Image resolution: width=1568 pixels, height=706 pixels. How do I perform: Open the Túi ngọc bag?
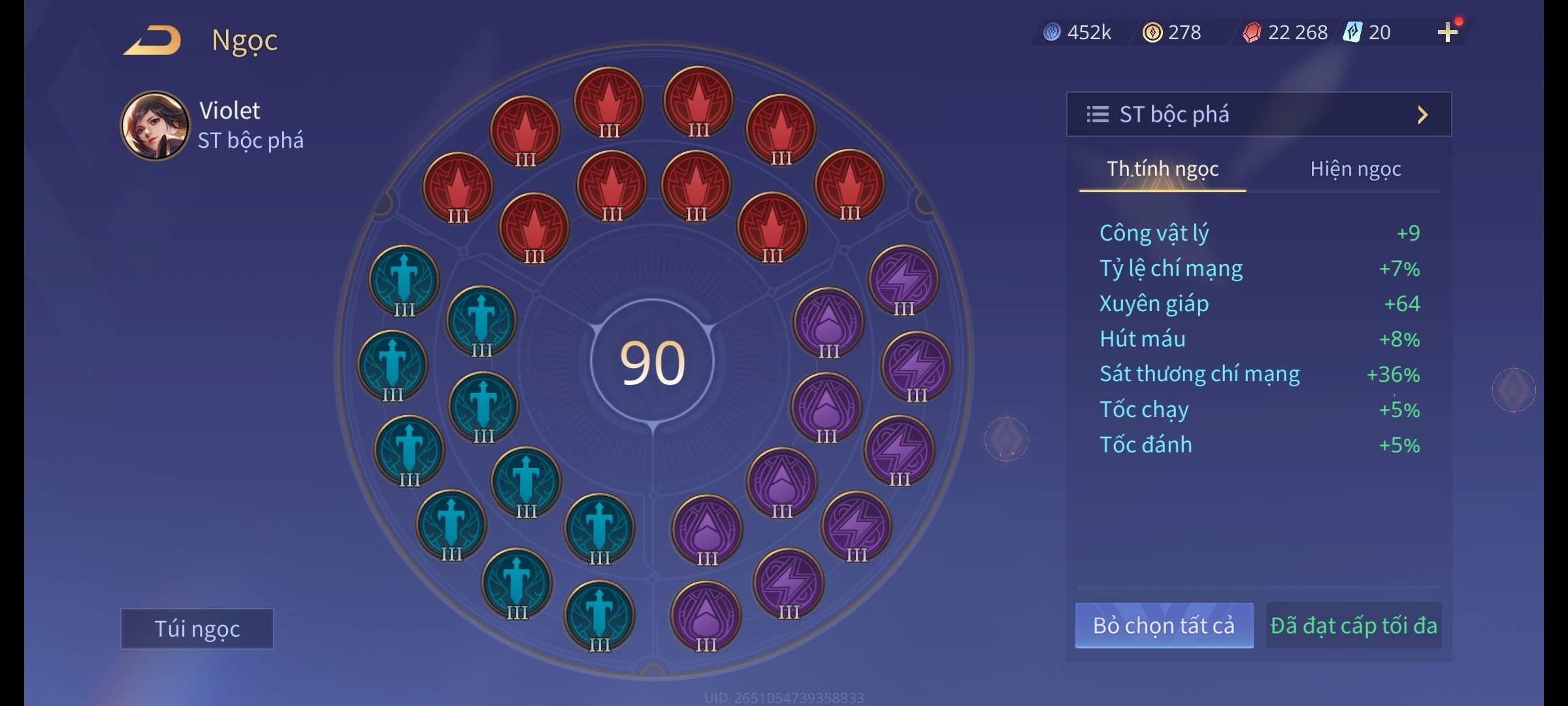[197, 628]
